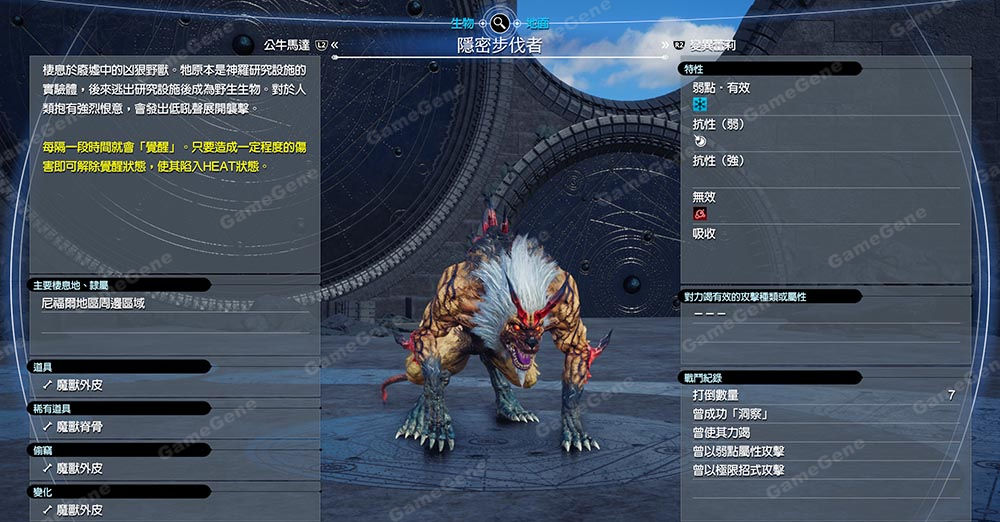The image size is (1000, 522).
Task: Click the magnifying glass search icon
Action: [x=499, y=22]
